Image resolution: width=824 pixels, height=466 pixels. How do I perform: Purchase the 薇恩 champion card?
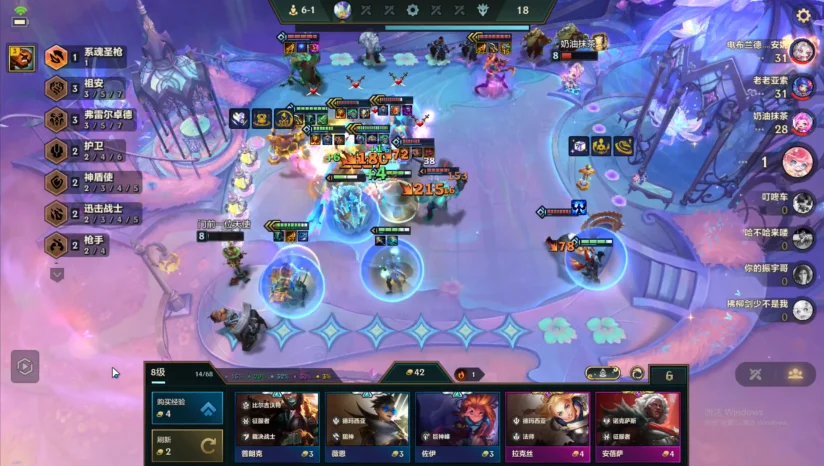[x=367, y=427]
